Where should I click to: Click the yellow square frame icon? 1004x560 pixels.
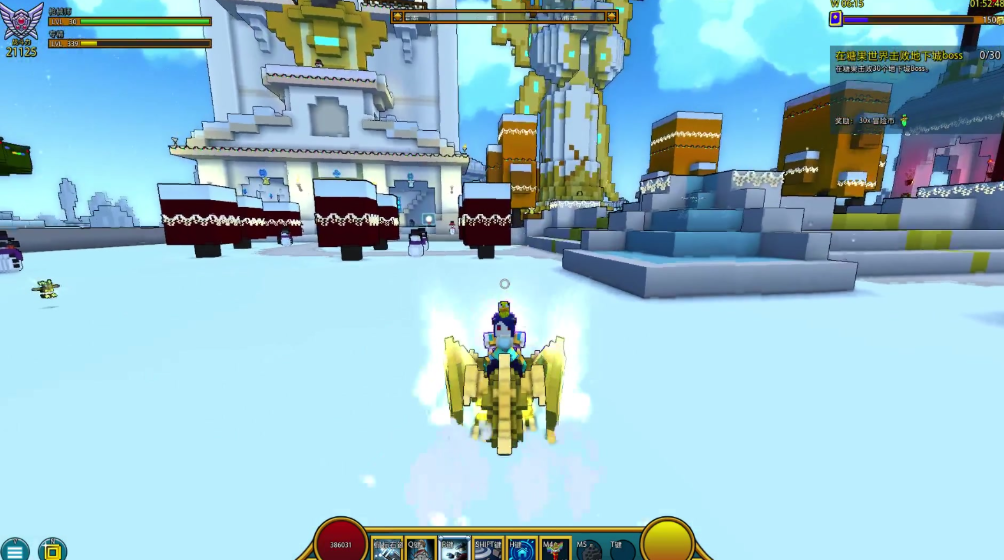pyautogui.click(x=52, y=551)
